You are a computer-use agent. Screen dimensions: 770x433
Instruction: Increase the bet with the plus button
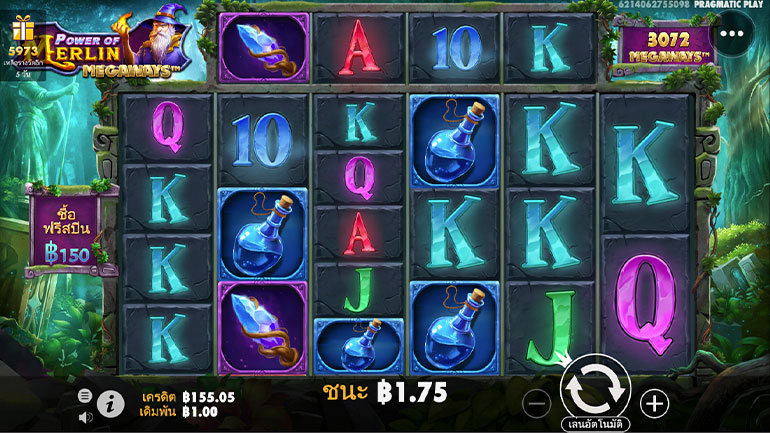pos(655,403)
